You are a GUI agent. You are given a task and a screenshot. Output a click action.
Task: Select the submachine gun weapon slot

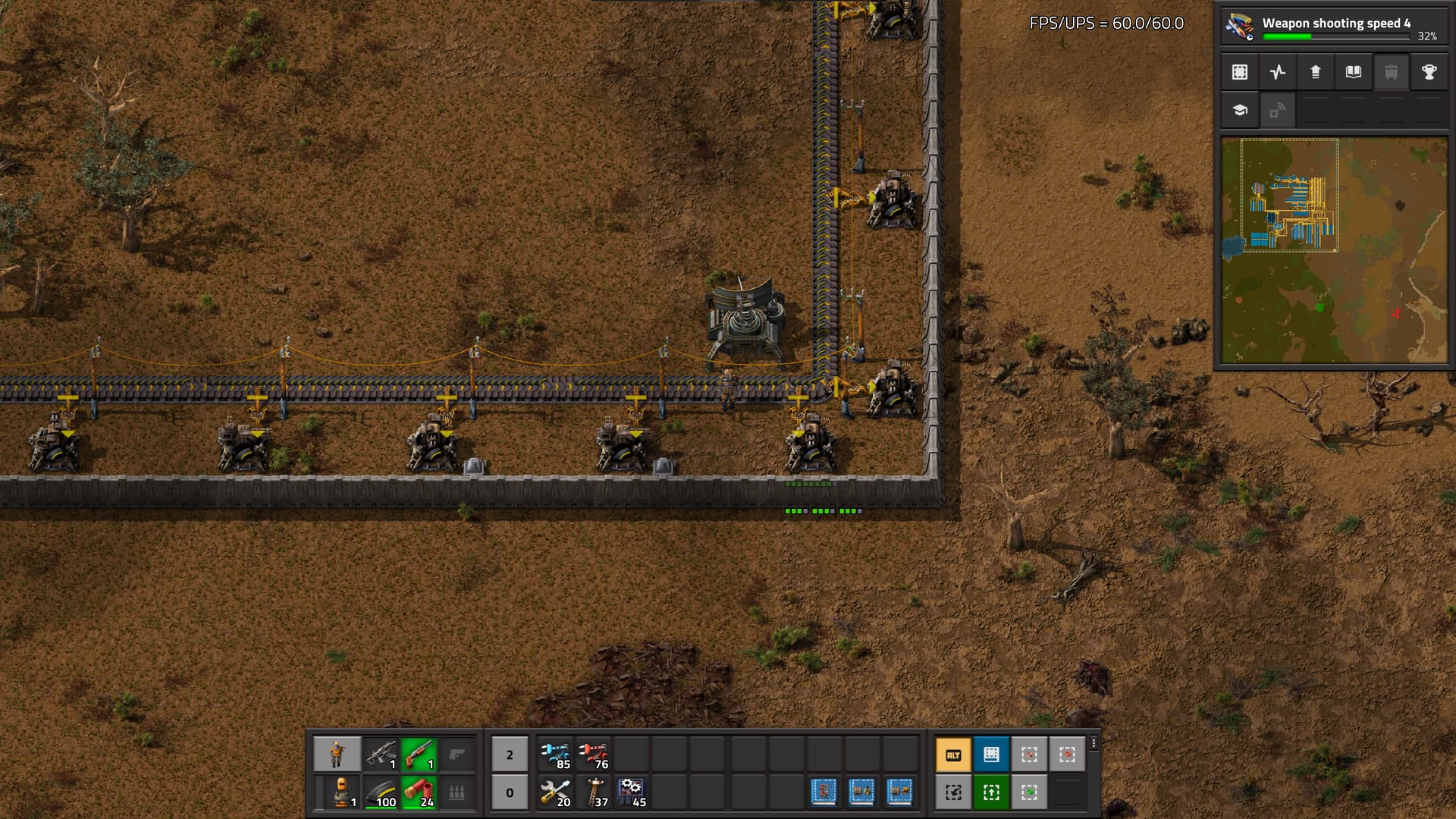point(381,755)
